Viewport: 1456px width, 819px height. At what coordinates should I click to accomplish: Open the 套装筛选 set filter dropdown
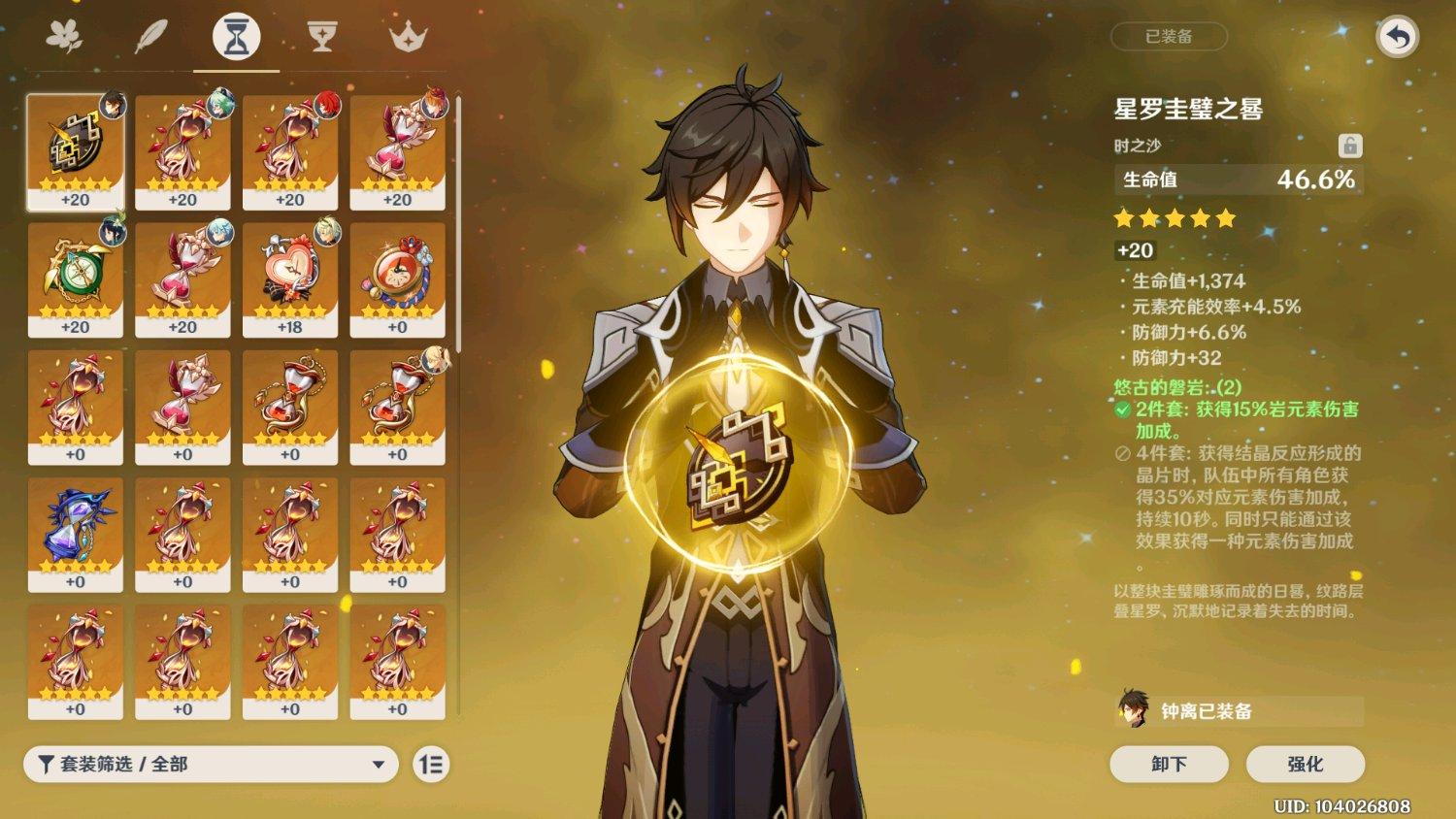click(x=211, y=765)
